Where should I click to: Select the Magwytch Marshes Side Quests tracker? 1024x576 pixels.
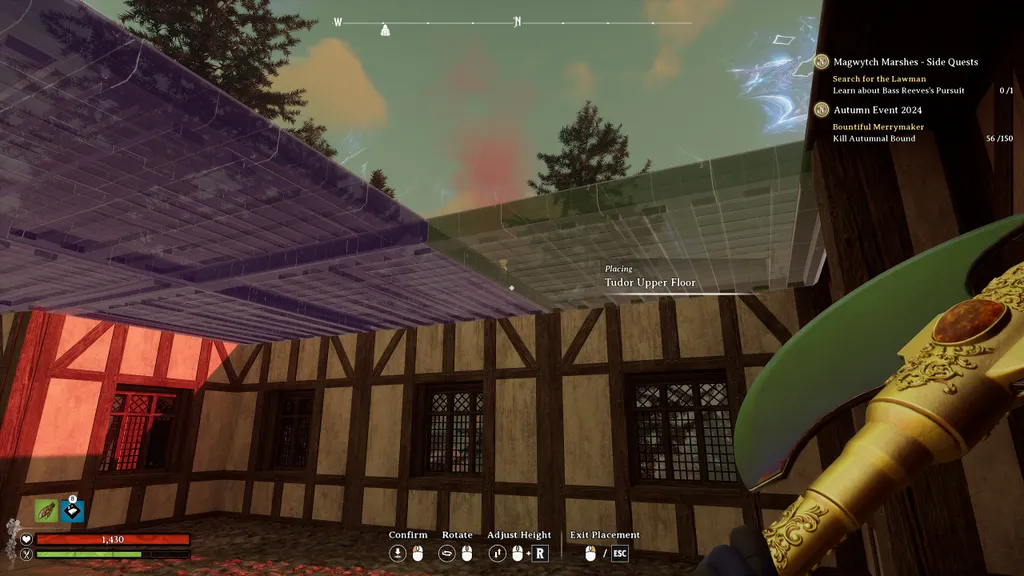click(x=905, y=62)
